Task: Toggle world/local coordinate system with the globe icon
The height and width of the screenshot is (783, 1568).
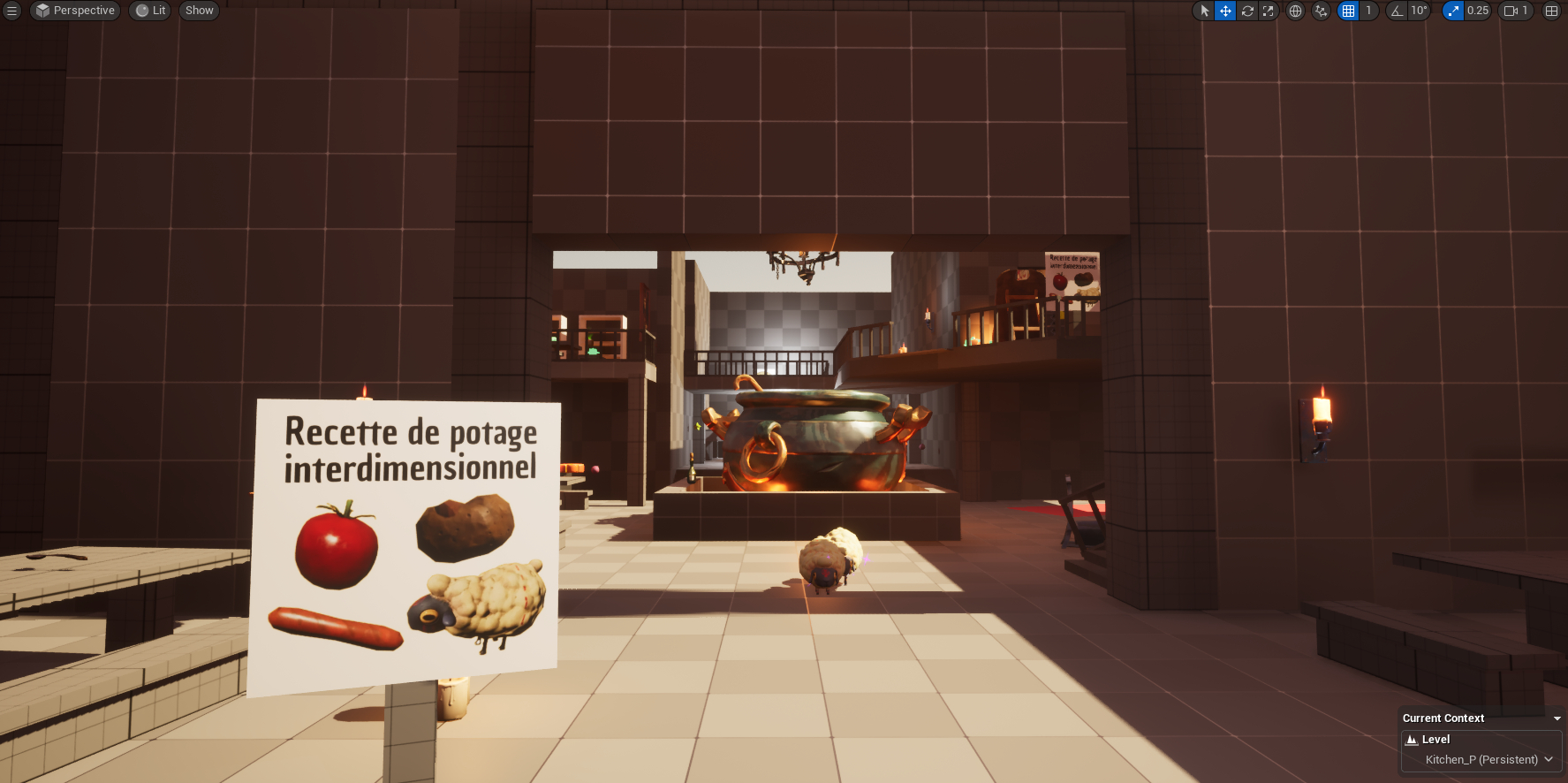Action: click(1295, 11)
